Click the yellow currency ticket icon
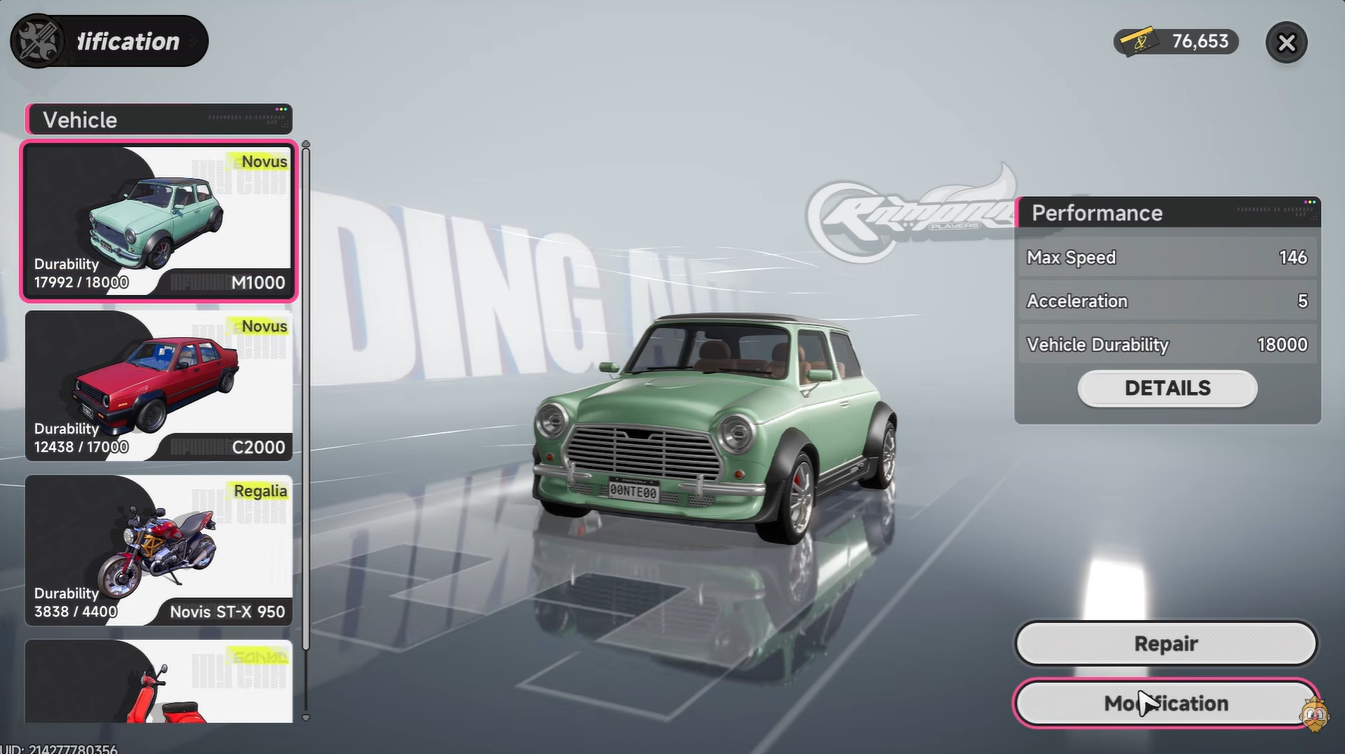1345x754 pixels. (x=1135, y=42)
